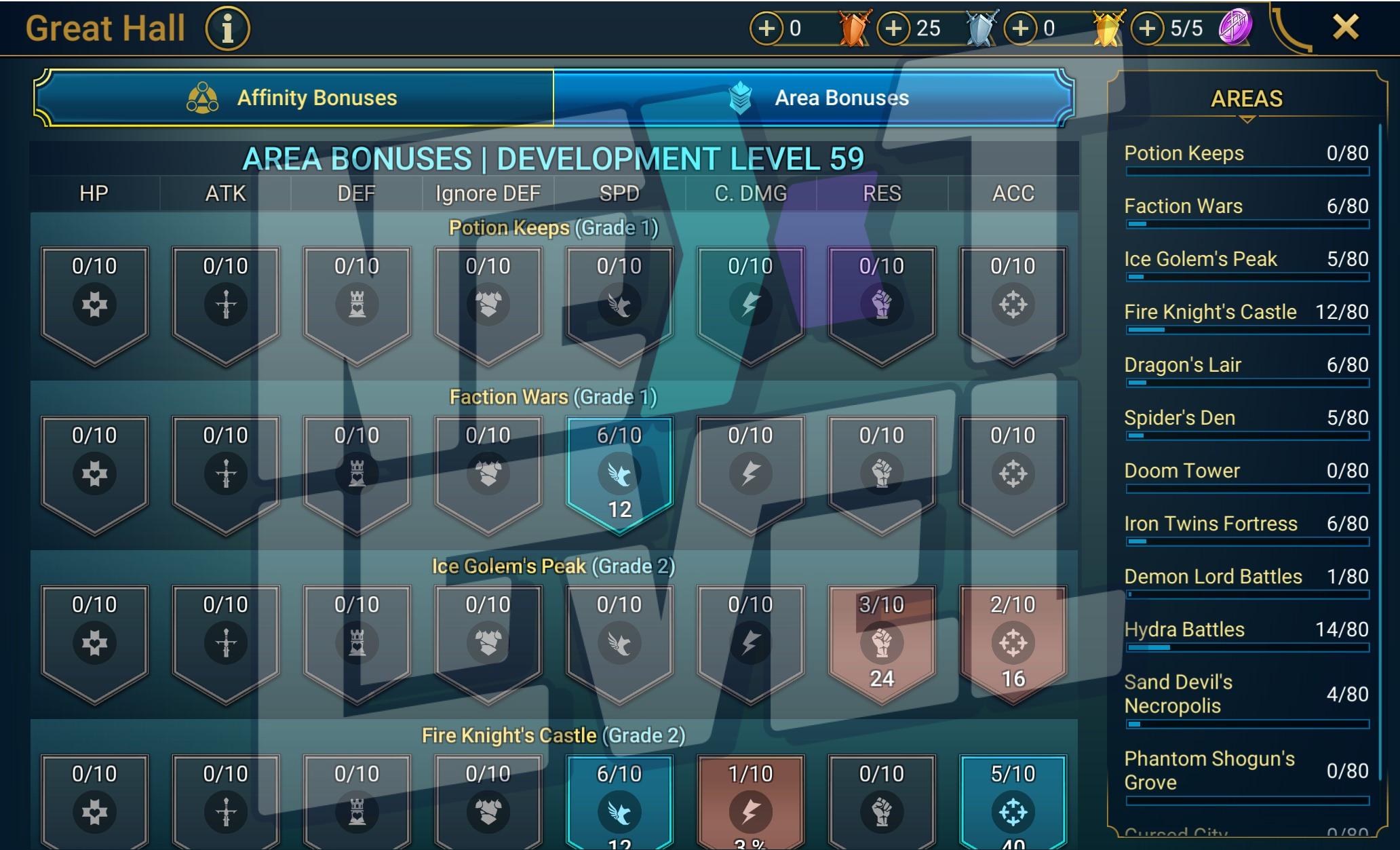Add more purple arena tokens

pyautogui.click(x=1148, y=28)
